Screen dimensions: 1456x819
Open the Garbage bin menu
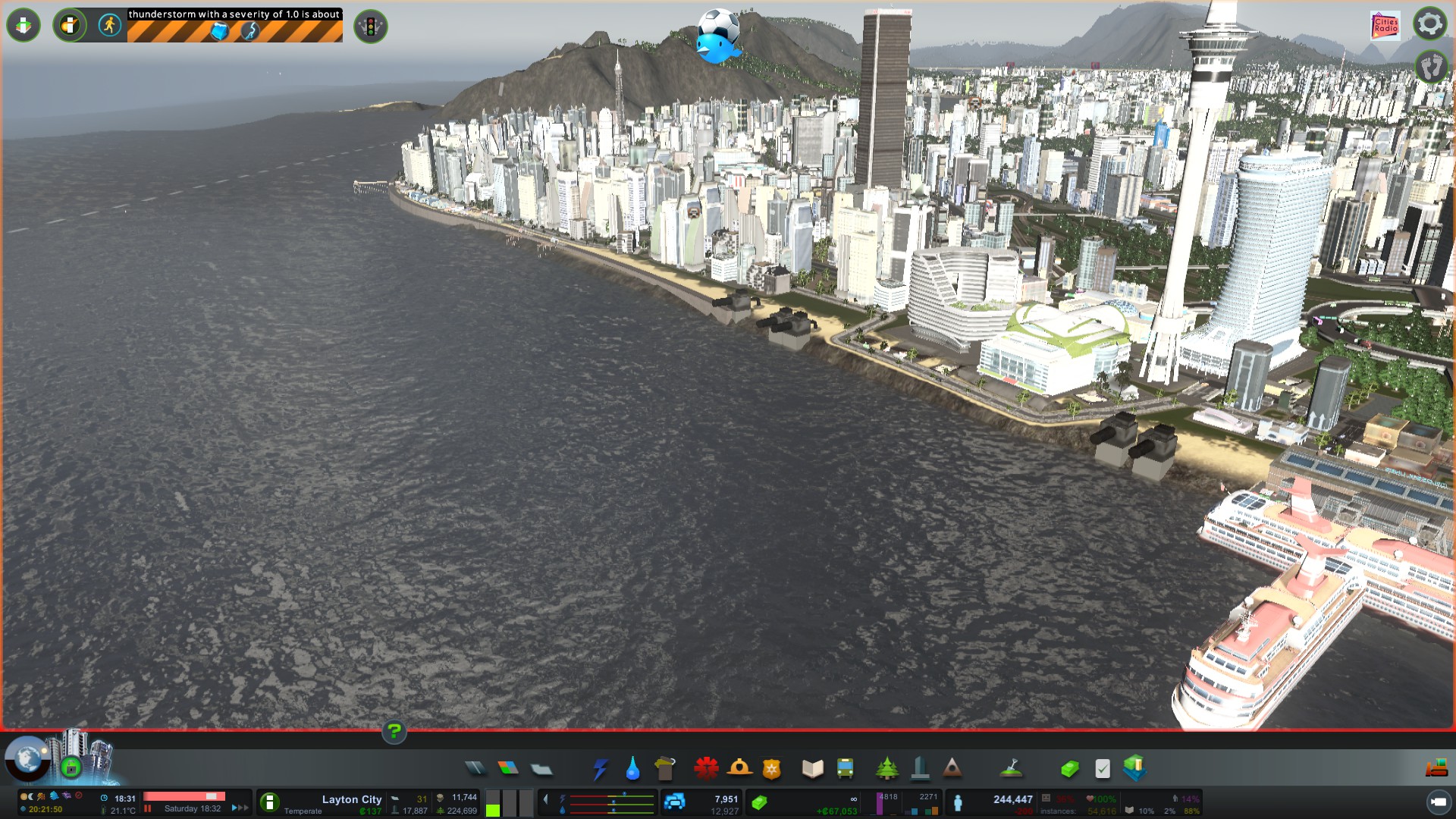click(x=665, y=769)
